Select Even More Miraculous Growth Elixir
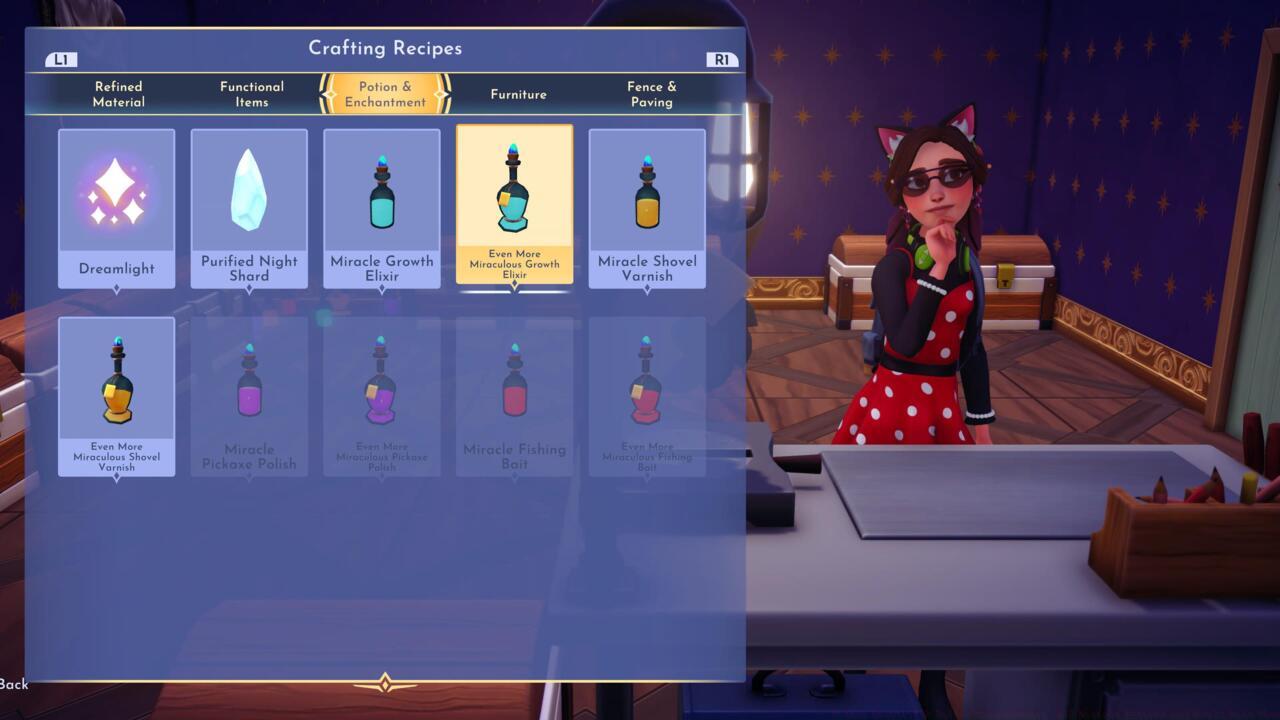Image resolution: width=1280 pixels, height=720 pixels. (x=514, y=204)
